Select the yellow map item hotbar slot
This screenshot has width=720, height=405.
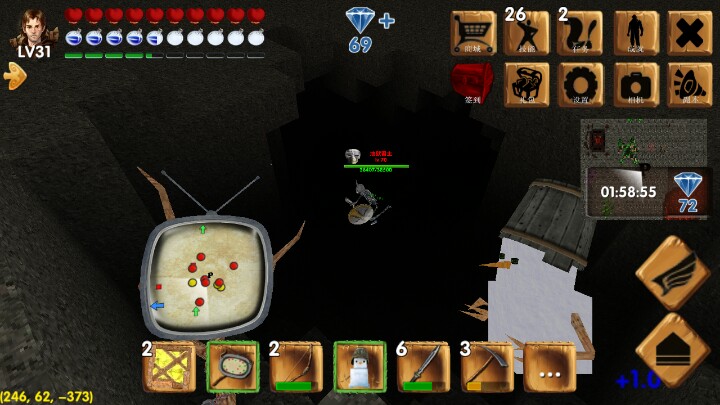[x=169, y=367]
